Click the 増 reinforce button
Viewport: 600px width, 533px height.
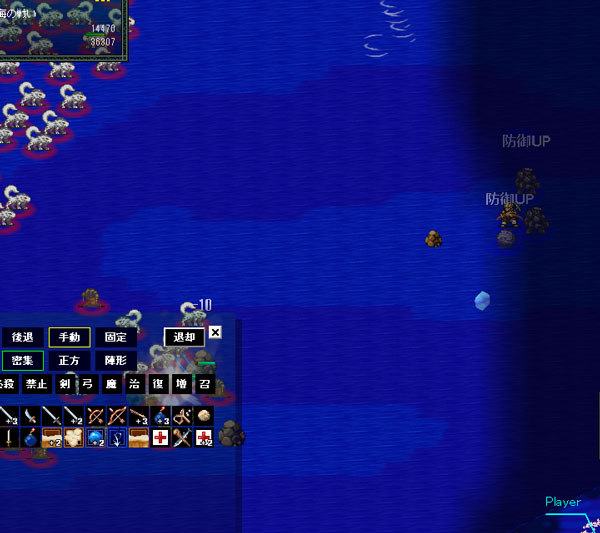tap(181, 384)
